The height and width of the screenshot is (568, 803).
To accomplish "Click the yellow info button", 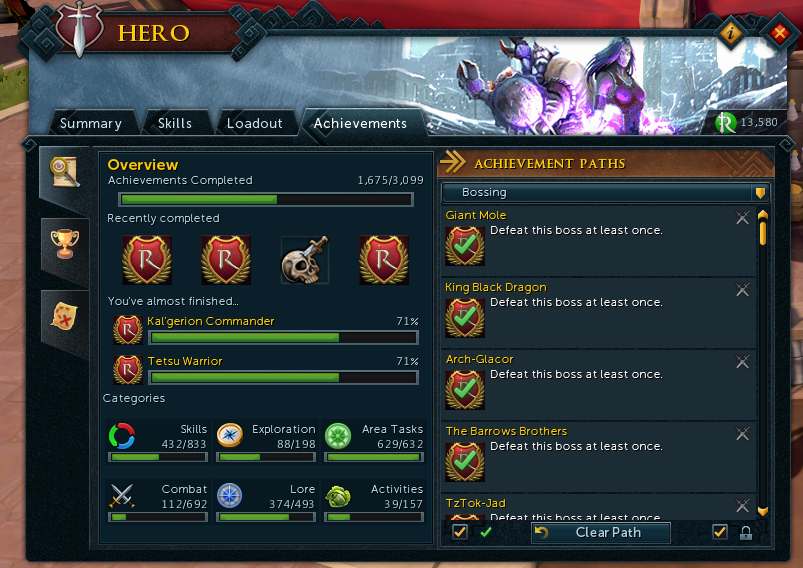I will point(732,34).
